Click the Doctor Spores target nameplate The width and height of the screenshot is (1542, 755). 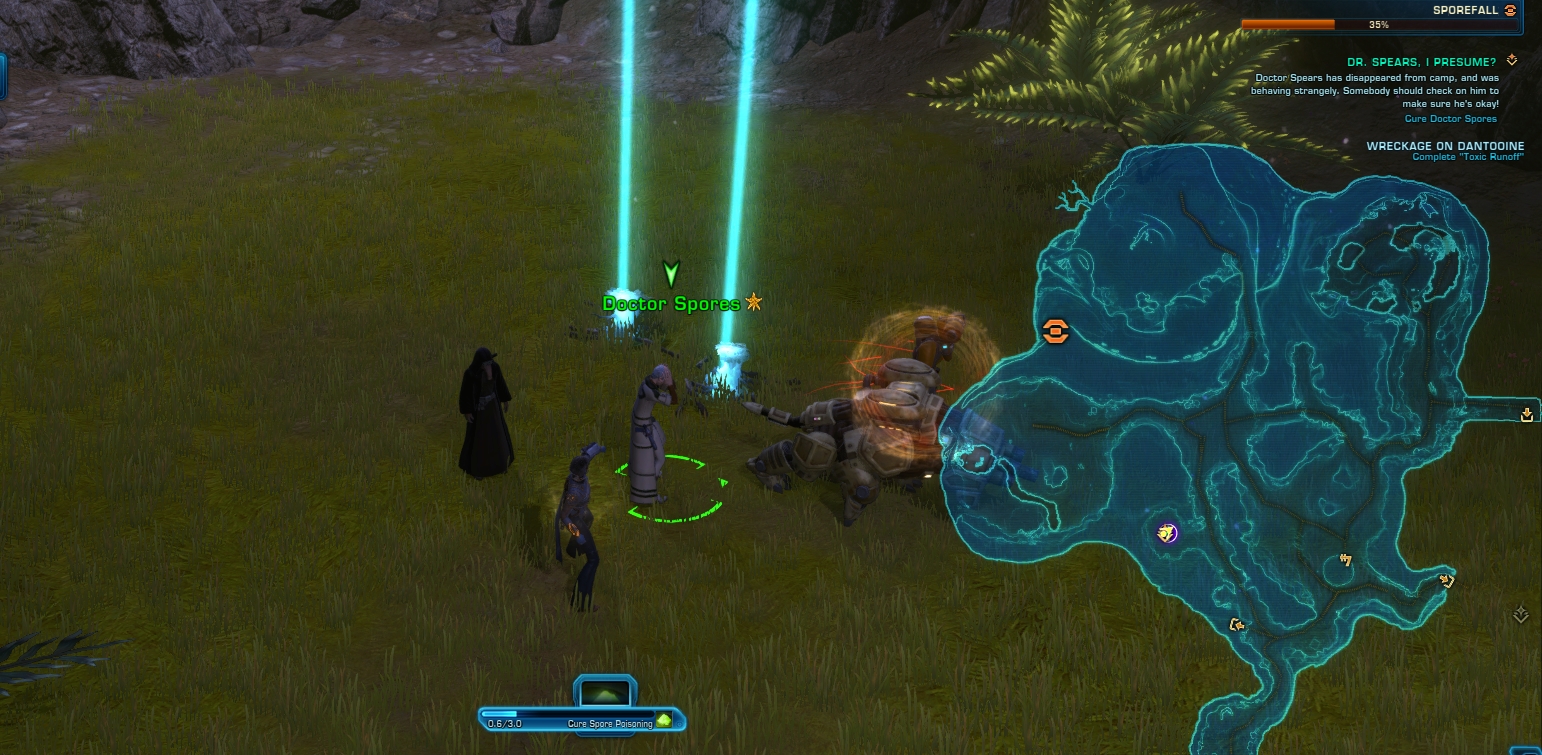coord(671,303)
